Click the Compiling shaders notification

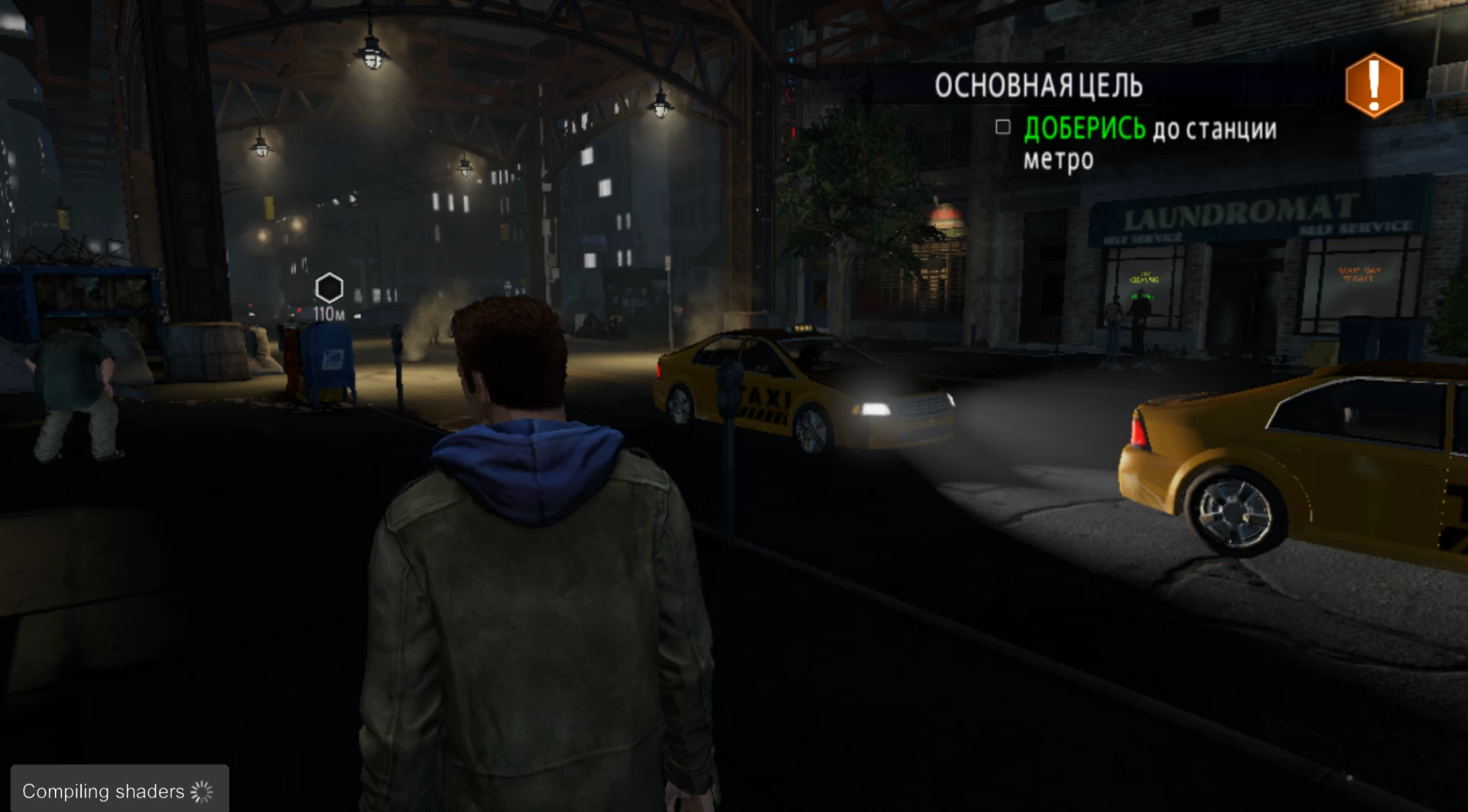(119, 791)
